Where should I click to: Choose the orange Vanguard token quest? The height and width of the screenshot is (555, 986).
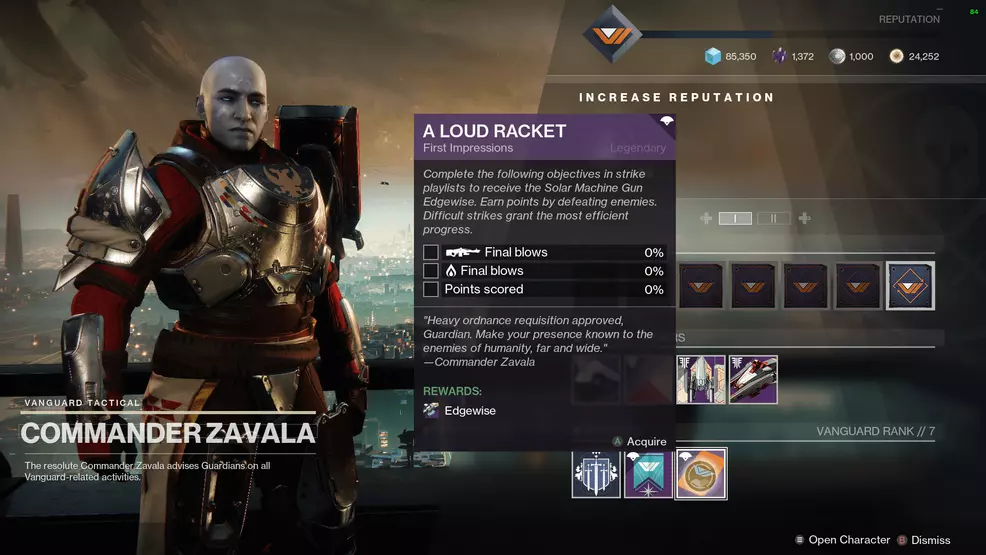tap(701, 473)
